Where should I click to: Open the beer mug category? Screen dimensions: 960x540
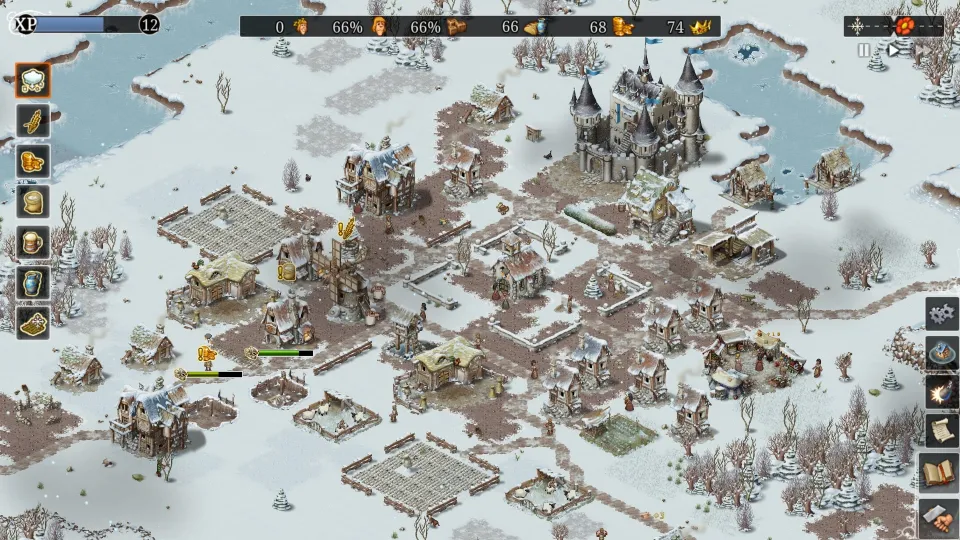(34, 242)
